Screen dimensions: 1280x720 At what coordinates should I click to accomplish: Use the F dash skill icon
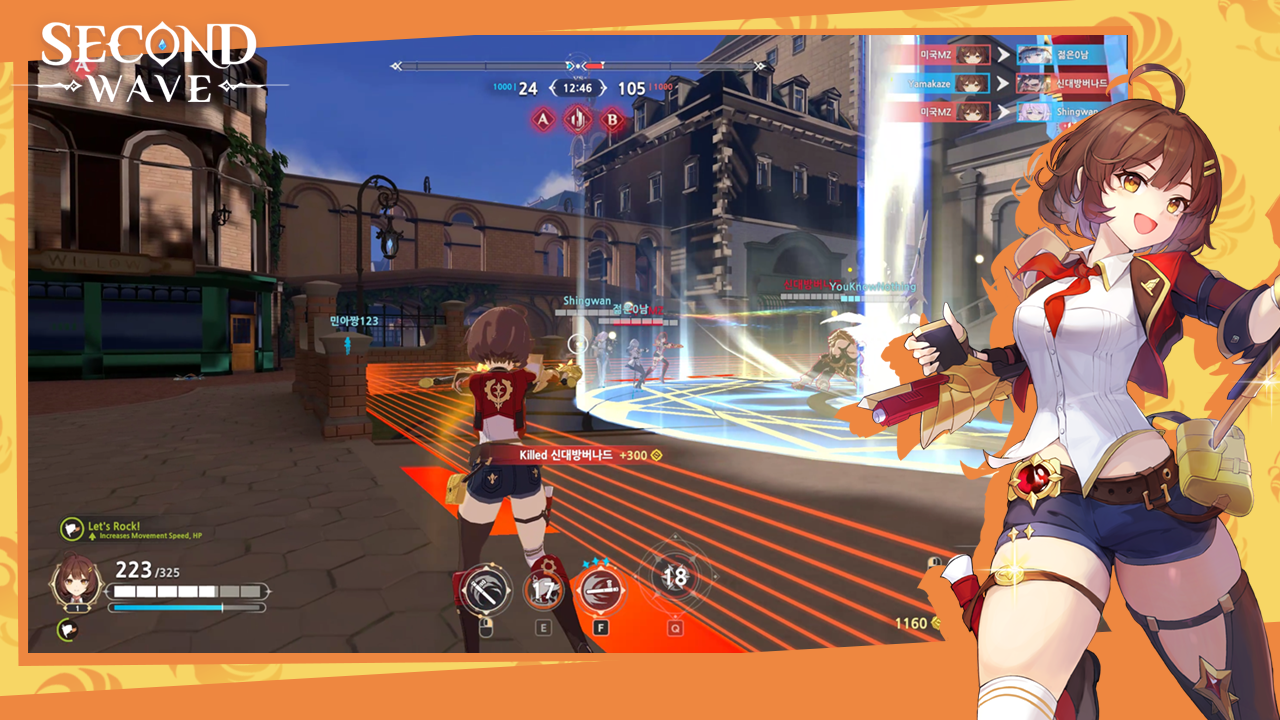(602, 590)
